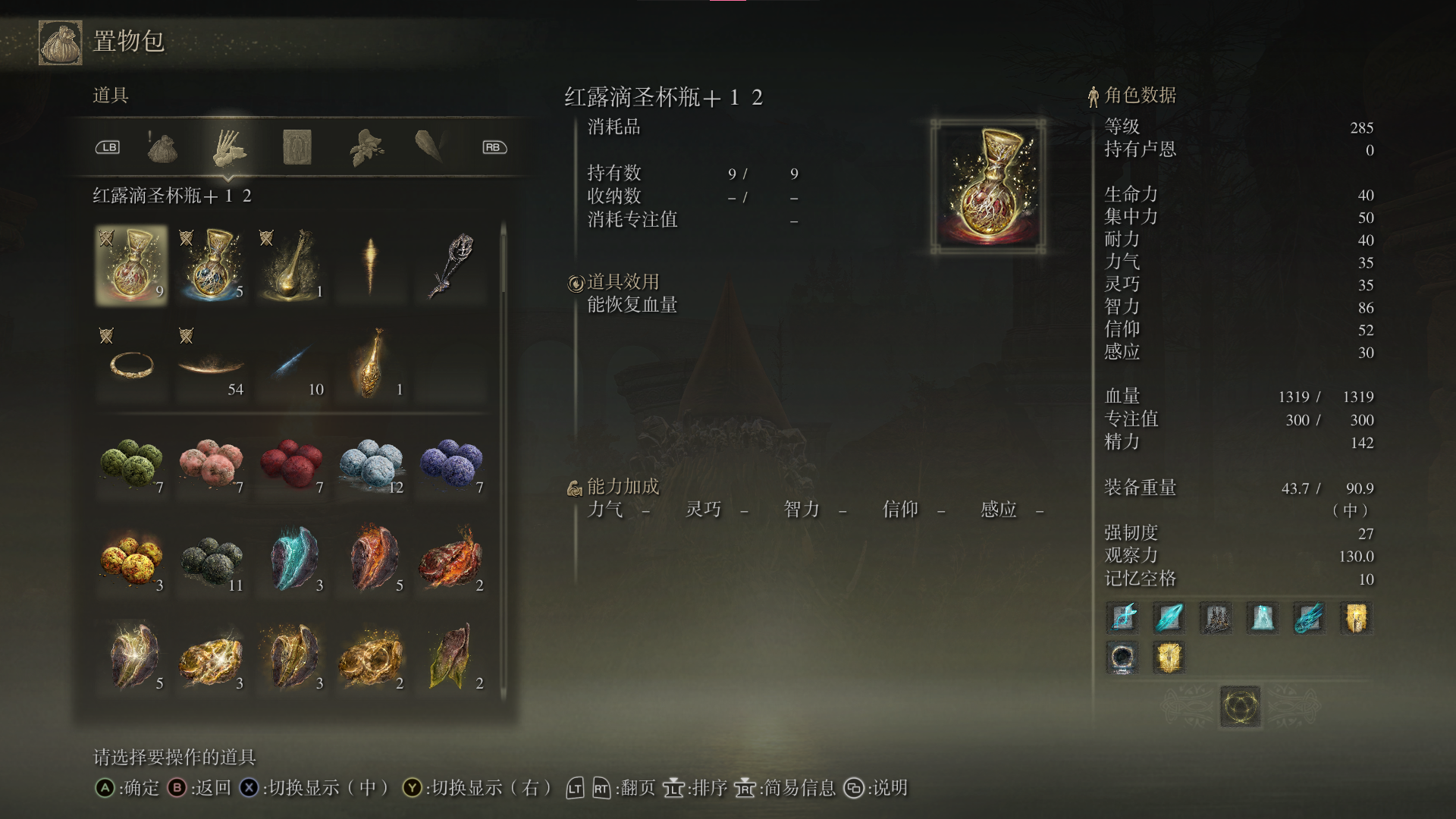Image resolution: width=1456 pixels, height=819 pixels.
Task: Select the green boluses stack
Action: coord(131,462)
